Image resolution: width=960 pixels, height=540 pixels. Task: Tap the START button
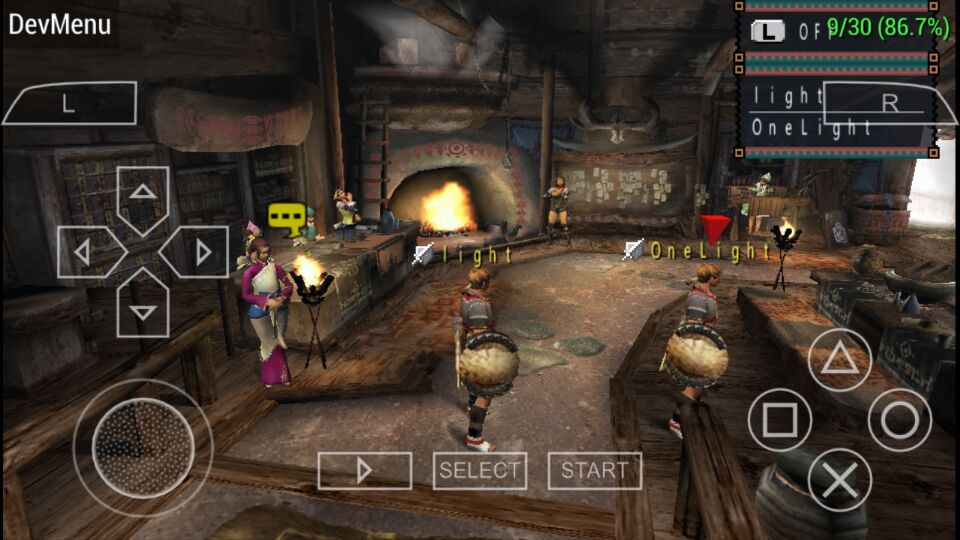coord(595,470)
